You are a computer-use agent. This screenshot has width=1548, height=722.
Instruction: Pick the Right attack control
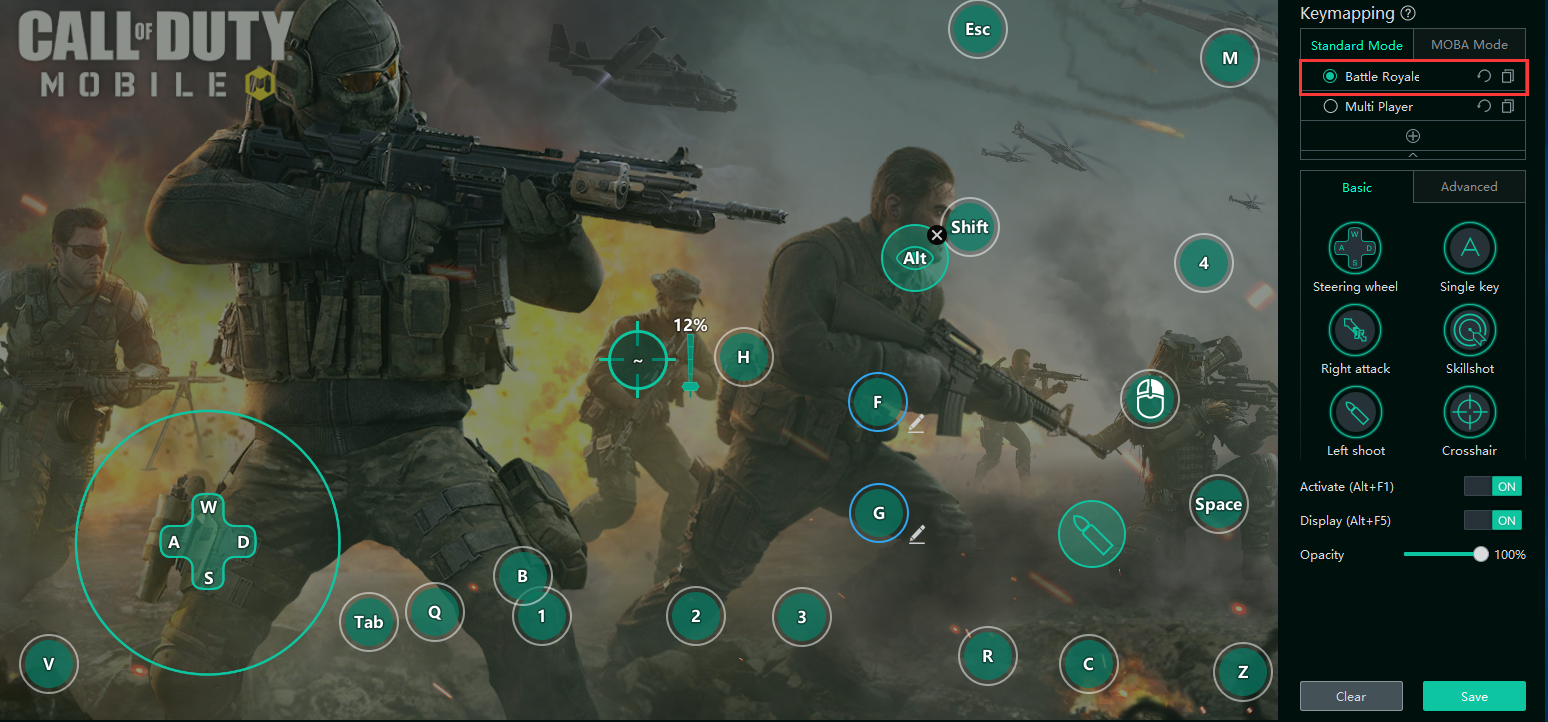click(1355, 329)
